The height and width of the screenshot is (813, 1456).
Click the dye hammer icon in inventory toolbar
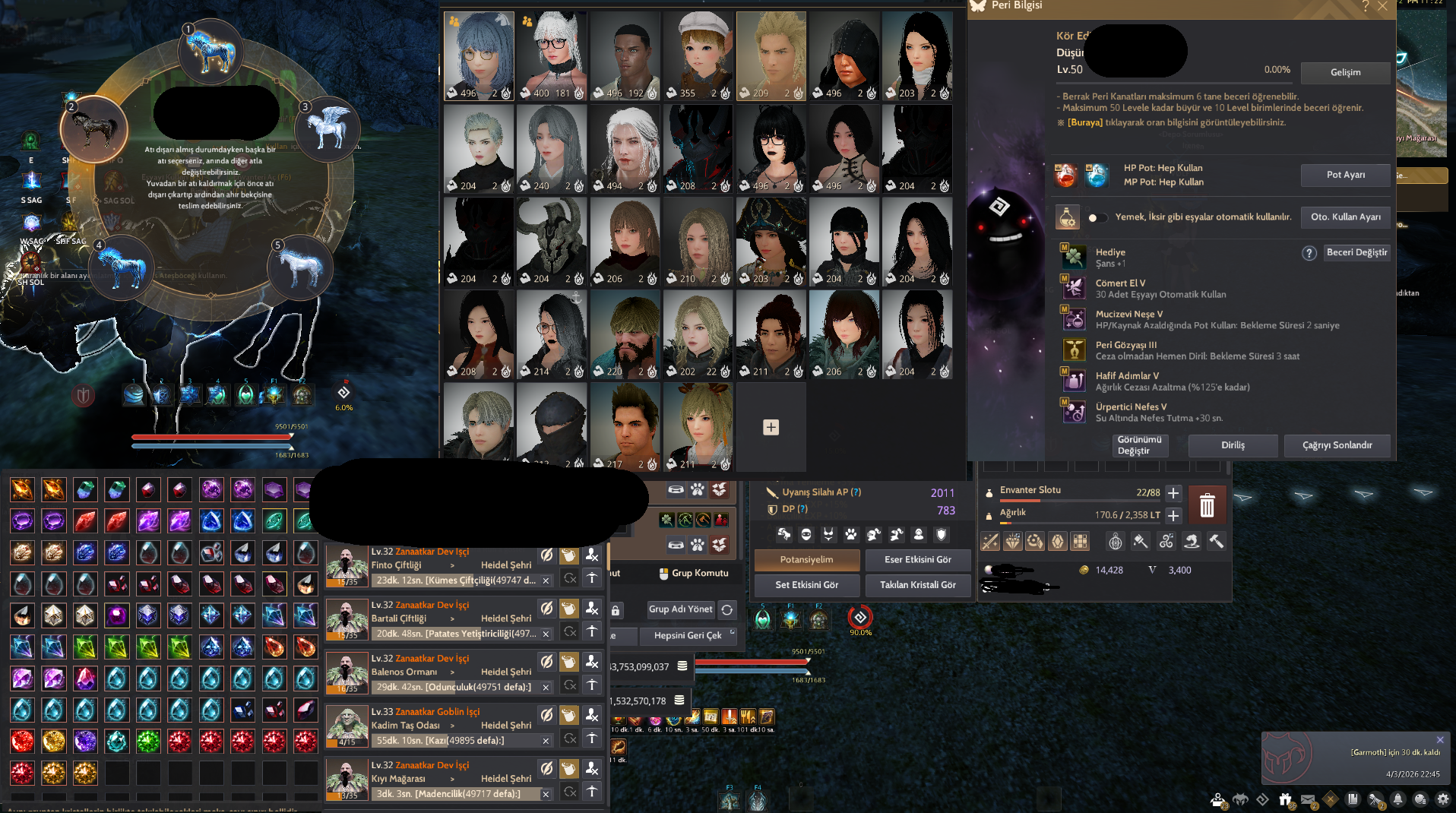(1141, 542)
